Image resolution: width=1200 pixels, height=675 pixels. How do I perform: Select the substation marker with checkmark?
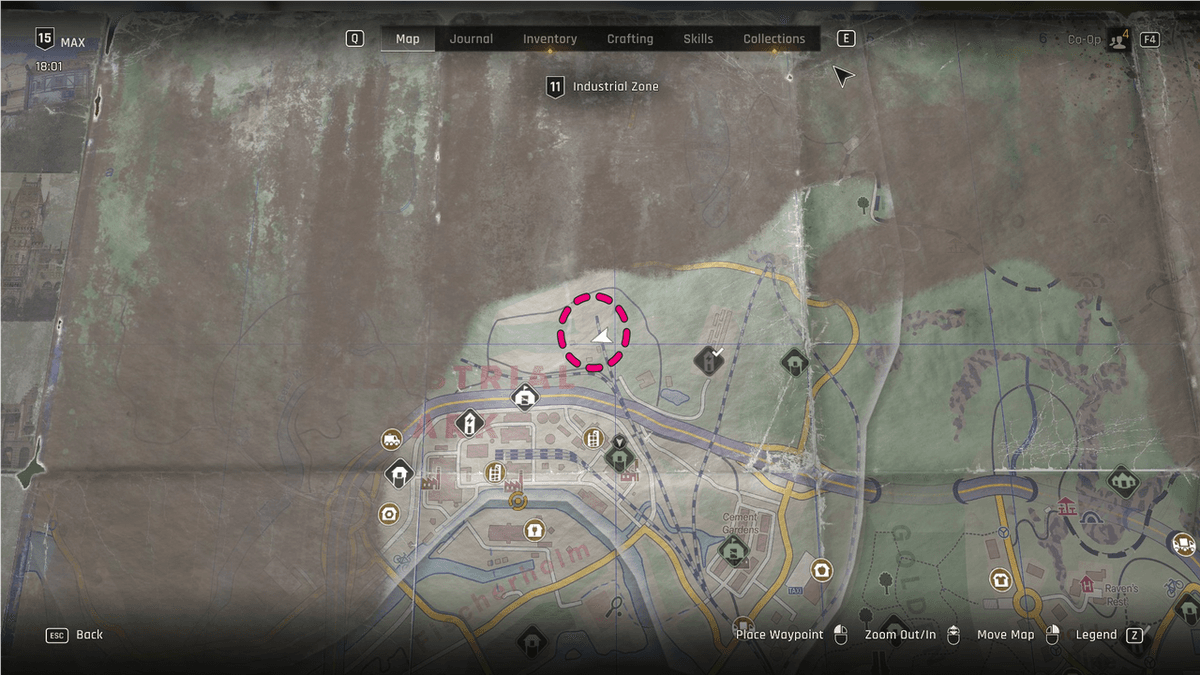click(710, 360)
